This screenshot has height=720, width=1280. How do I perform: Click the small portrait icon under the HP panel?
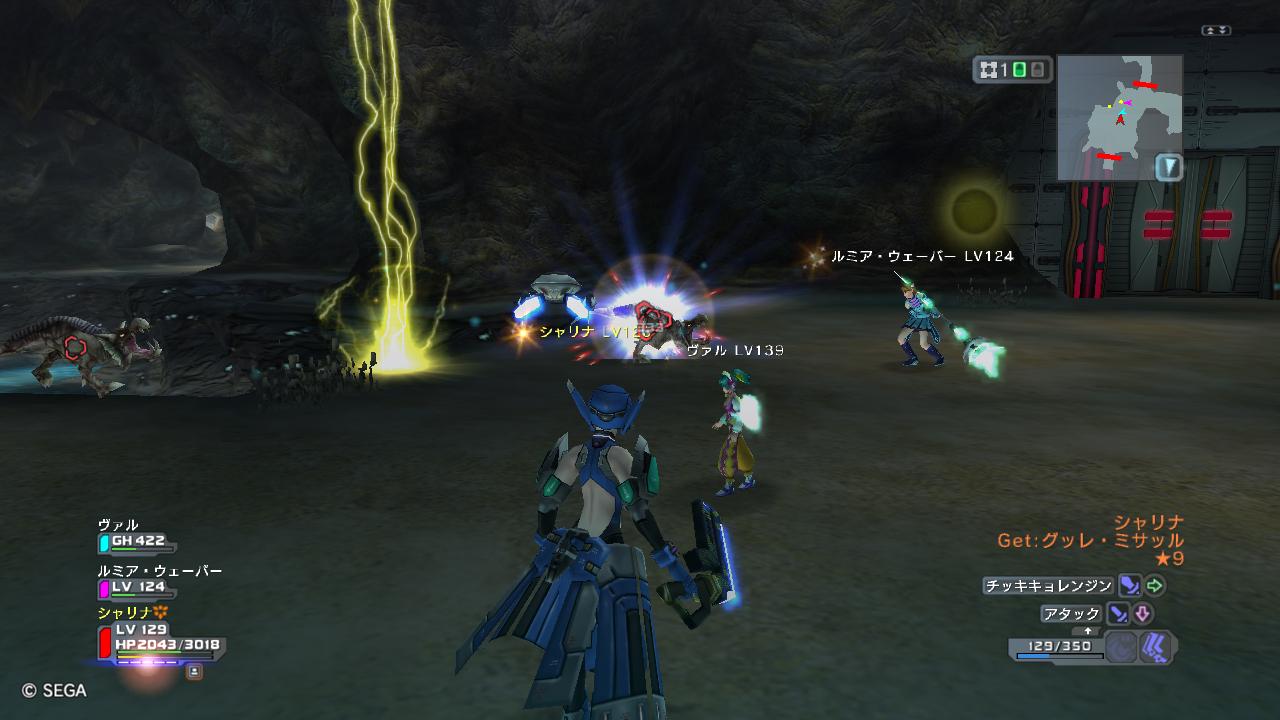pyautogui.click(x=194, y=672)
